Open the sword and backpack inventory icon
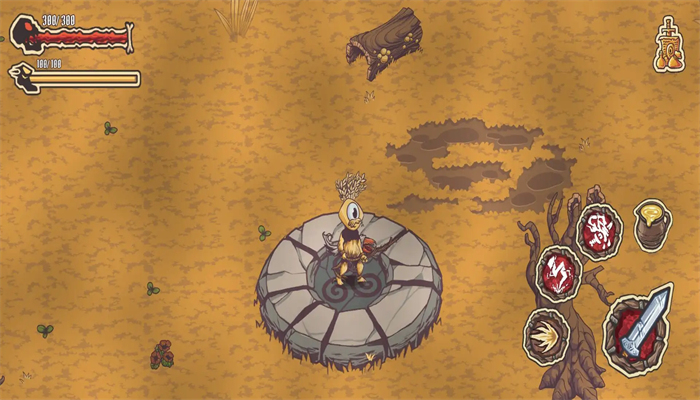Viewport: 700px width, 400px height. tap(669, 44)
